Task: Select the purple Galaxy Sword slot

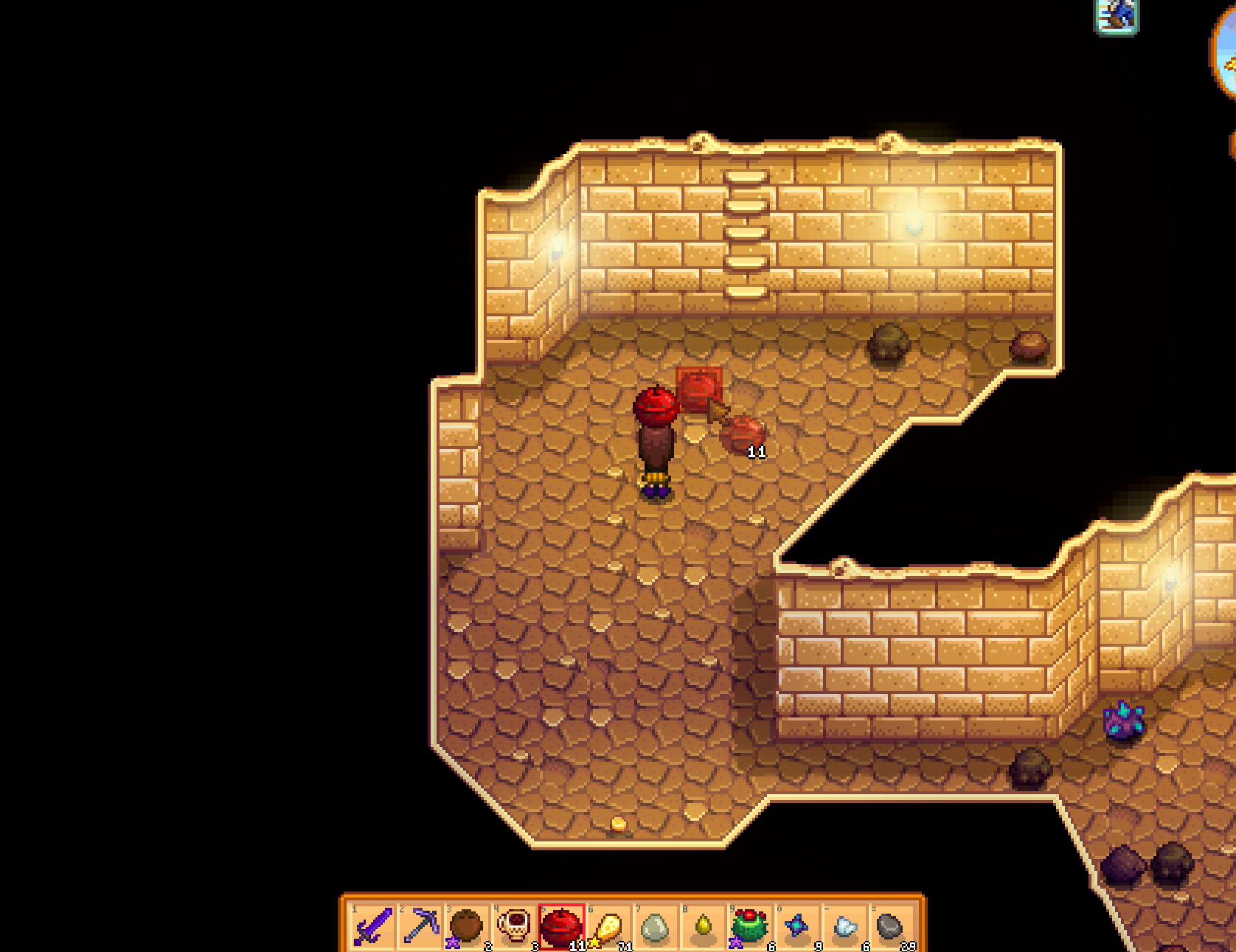Action: [373, 925]
